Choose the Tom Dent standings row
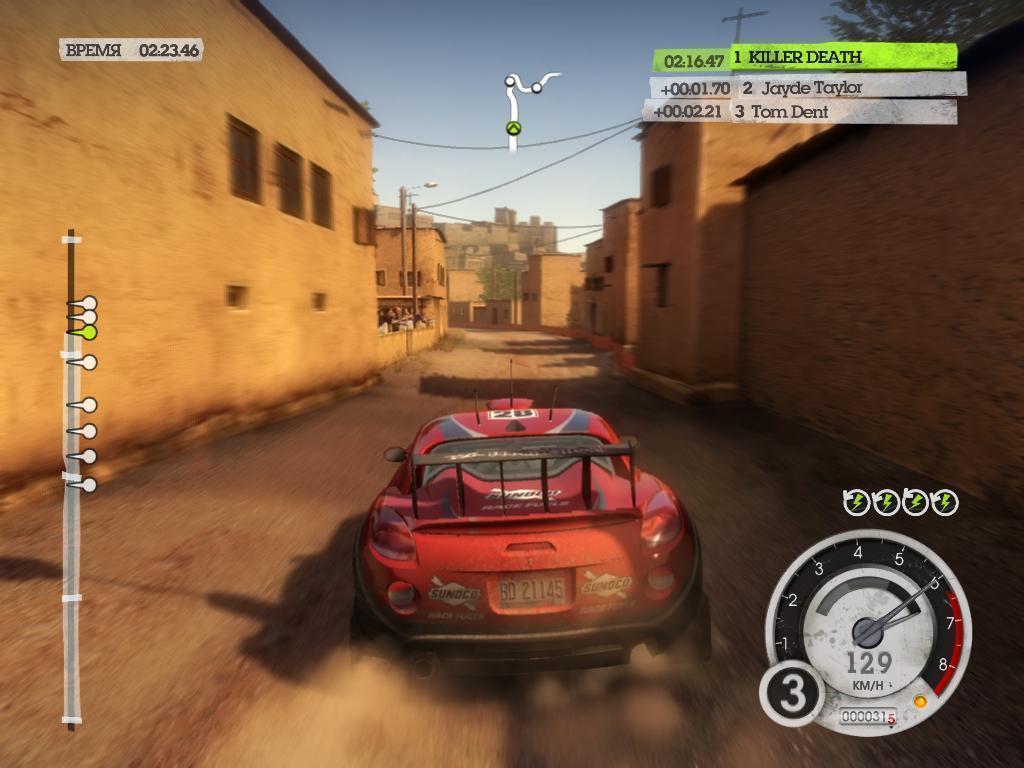Image resolution: width=1024 pixels, height=768 pixels. [x=800, y=112]
